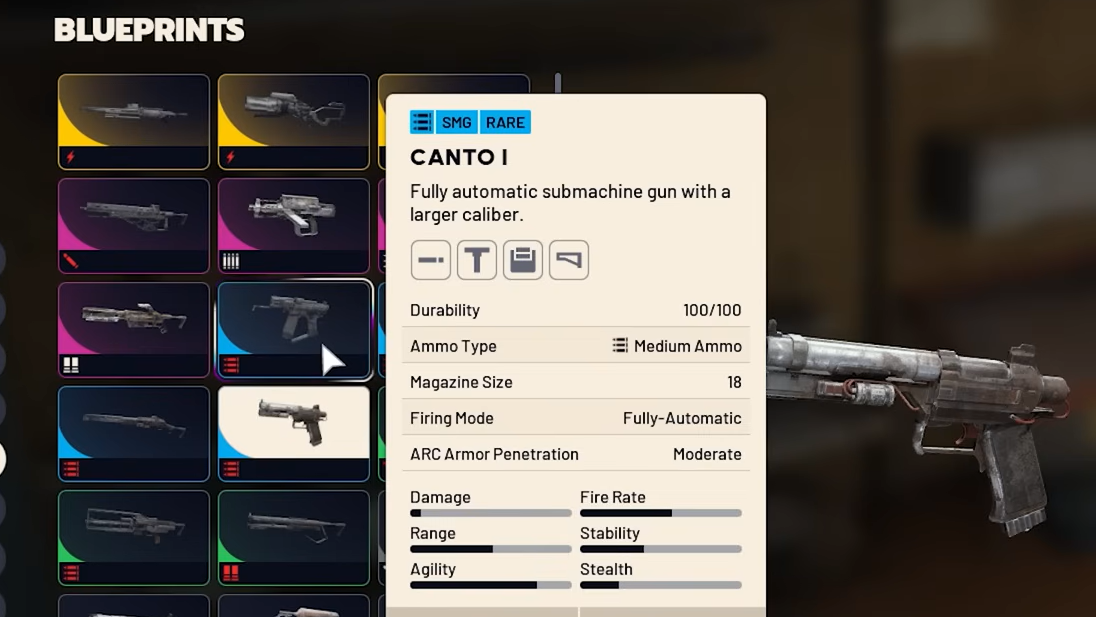
Task: Open the pink blueprint with the white bullets icon
Action: click(x=293, y=225)
